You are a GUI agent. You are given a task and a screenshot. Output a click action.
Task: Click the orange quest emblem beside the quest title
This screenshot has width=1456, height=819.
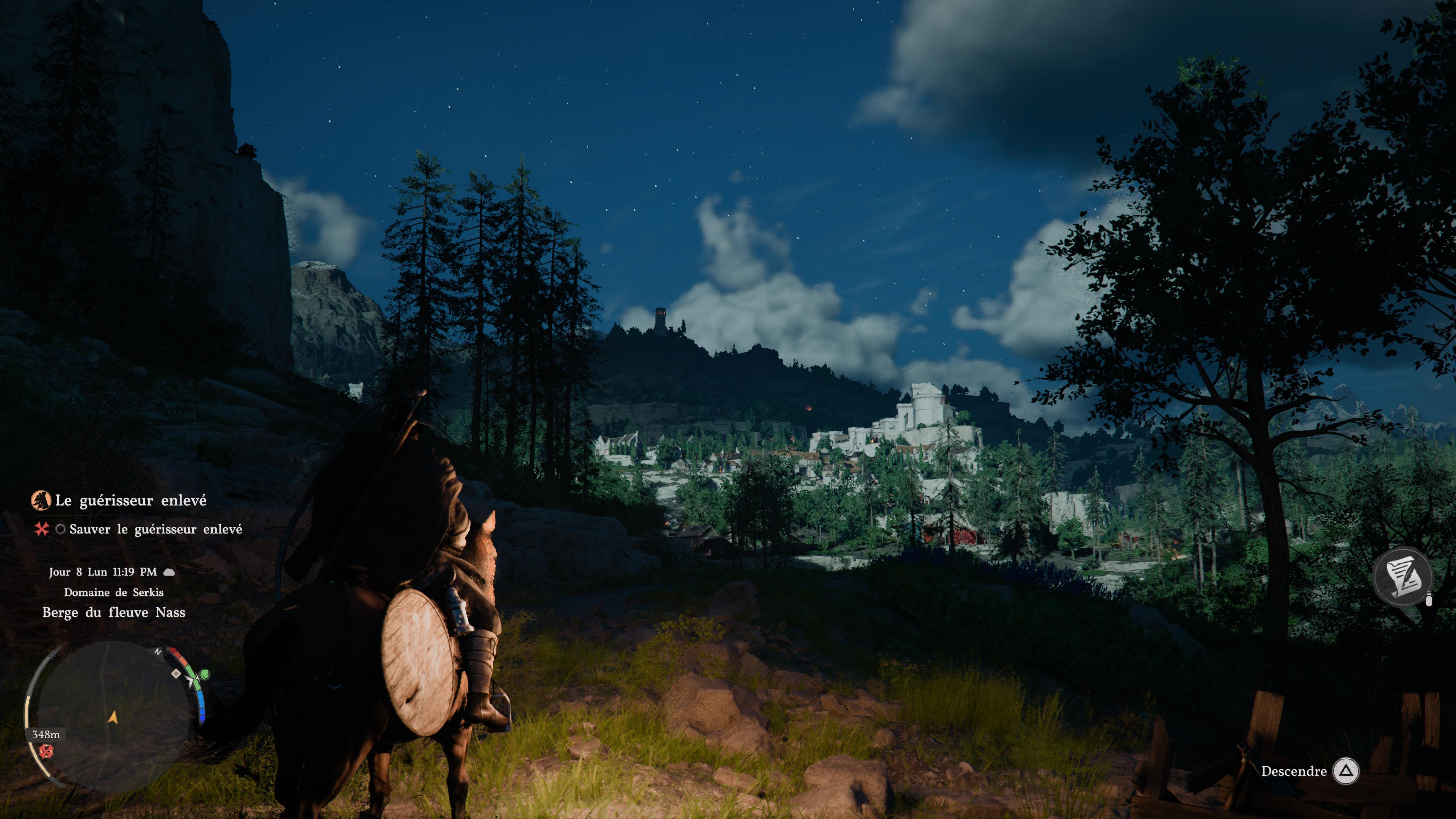40,500
